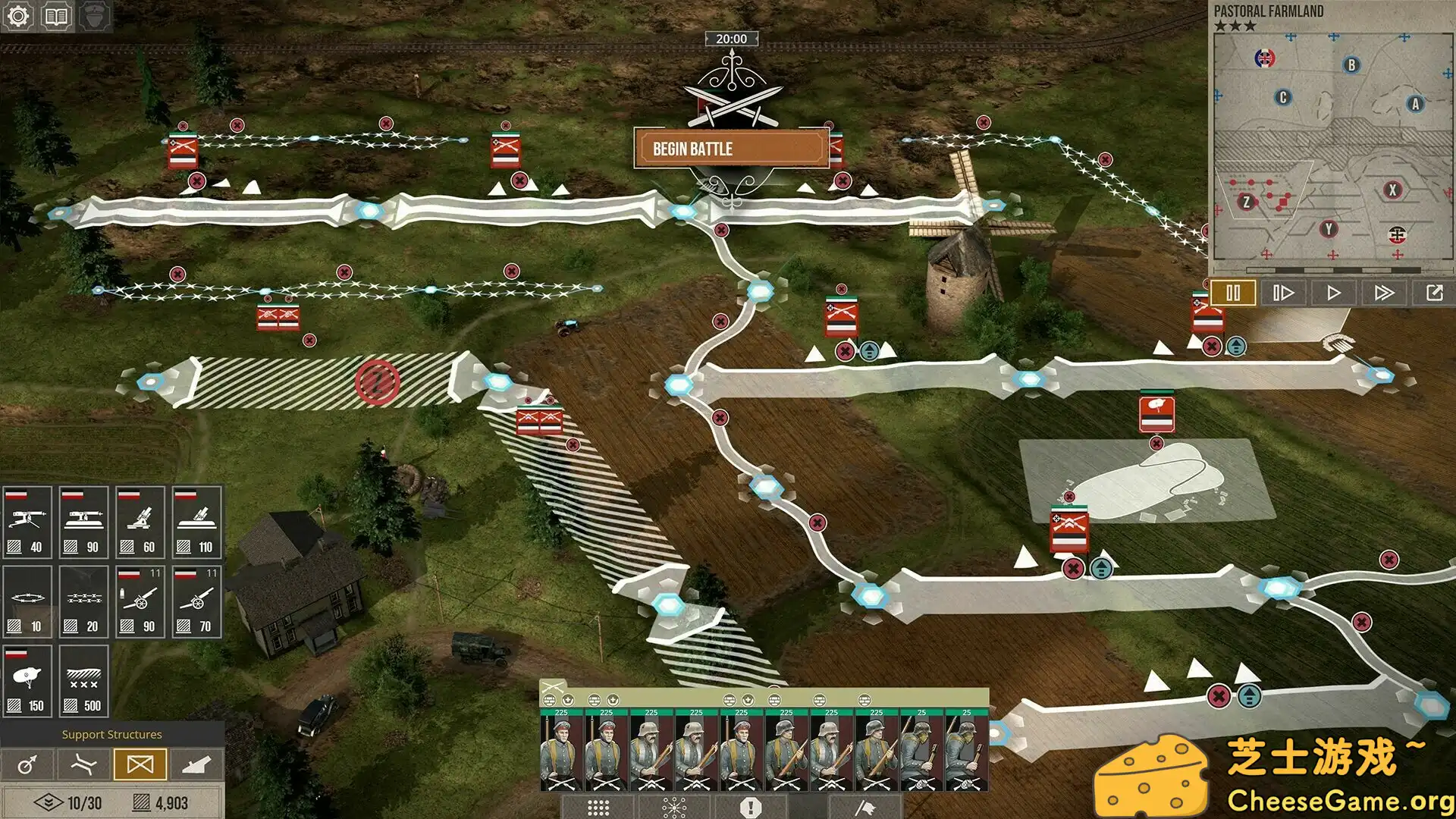
Task: Open the full map via the expand icon
Action: pyautogui.click(x=1434, y=293)
